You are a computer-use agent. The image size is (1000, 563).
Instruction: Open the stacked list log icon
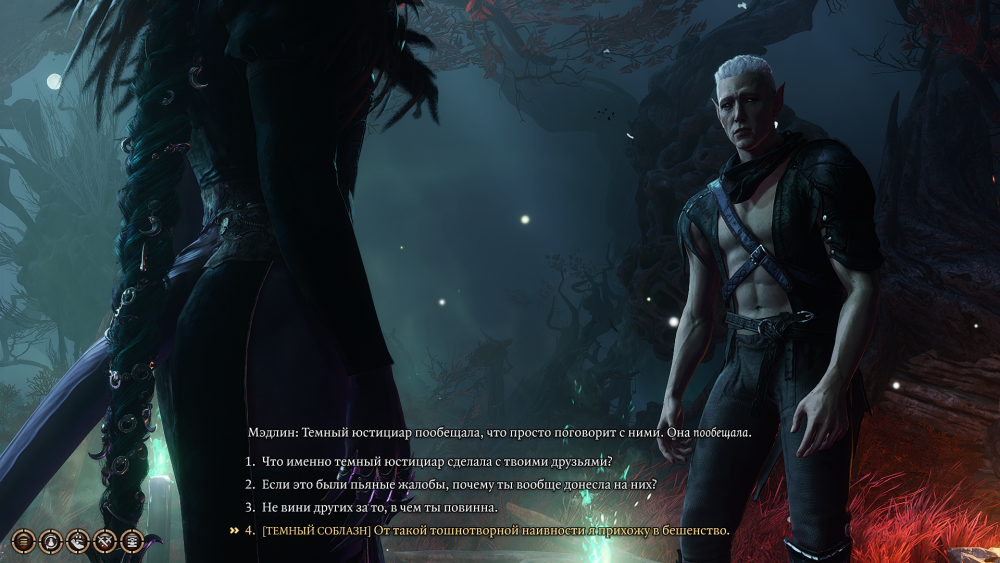[x=131, y=541]
